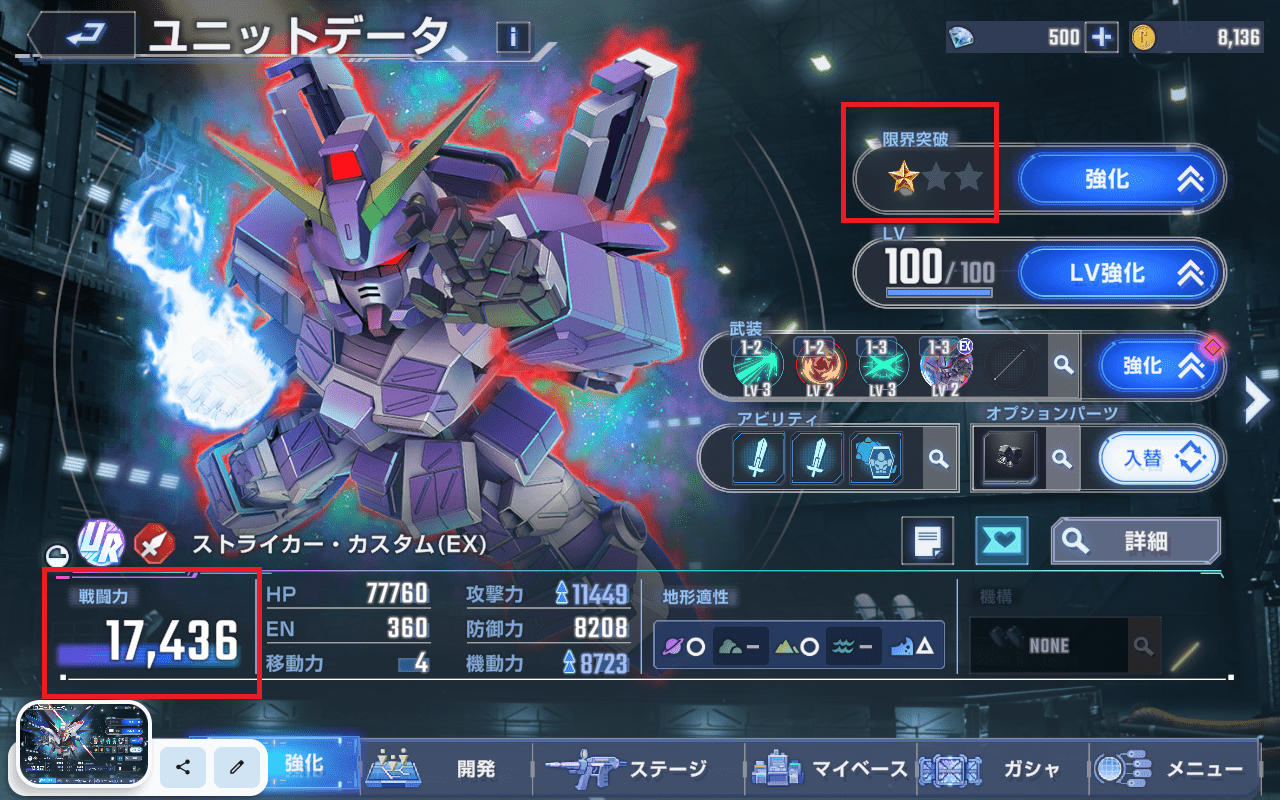Go back using the return arrow
The image size is (1280, 800).
click(x=82, y=36)
